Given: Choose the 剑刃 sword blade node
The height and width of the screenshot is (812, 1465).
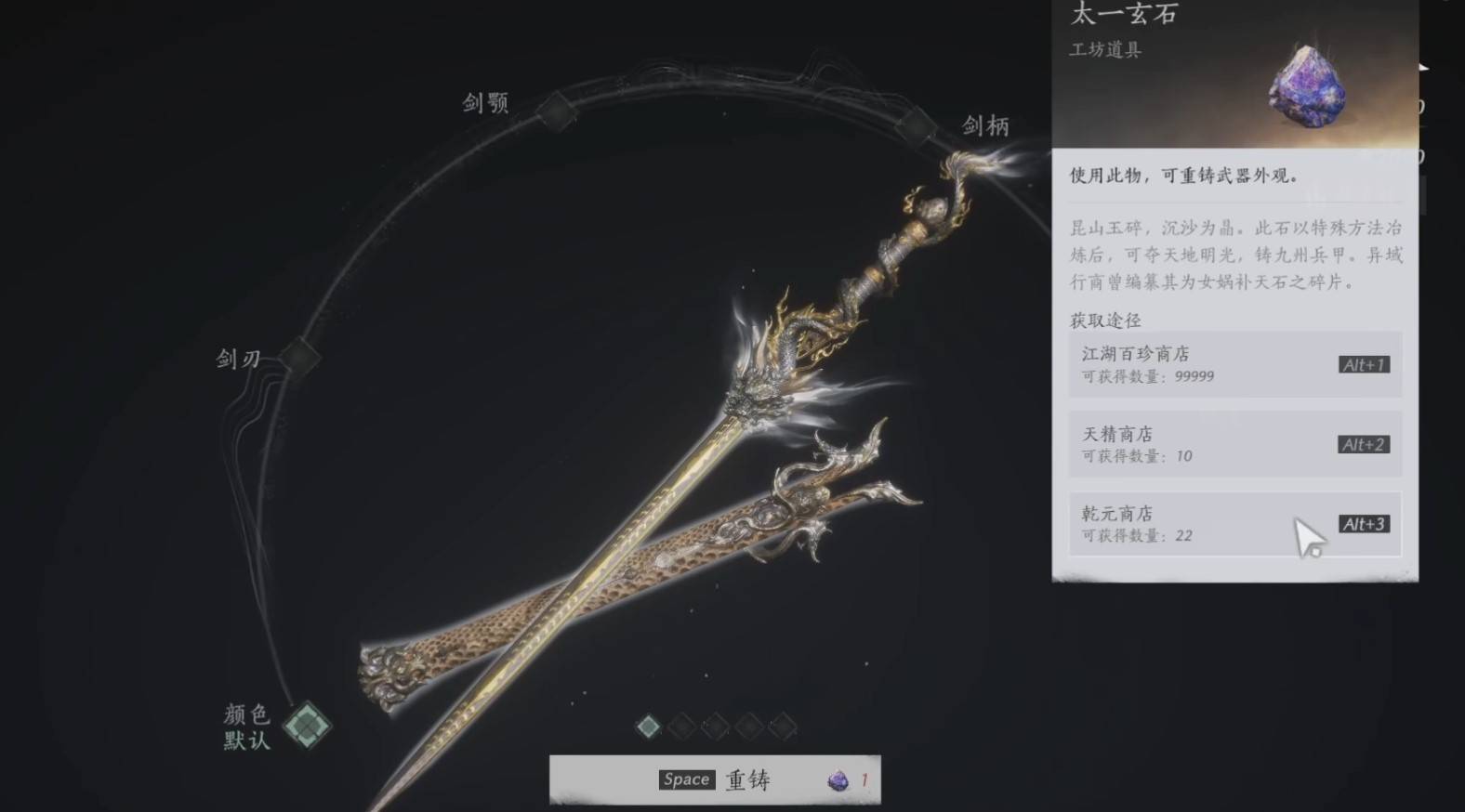Looking at the screenshot, I should [x=298, y=356].
